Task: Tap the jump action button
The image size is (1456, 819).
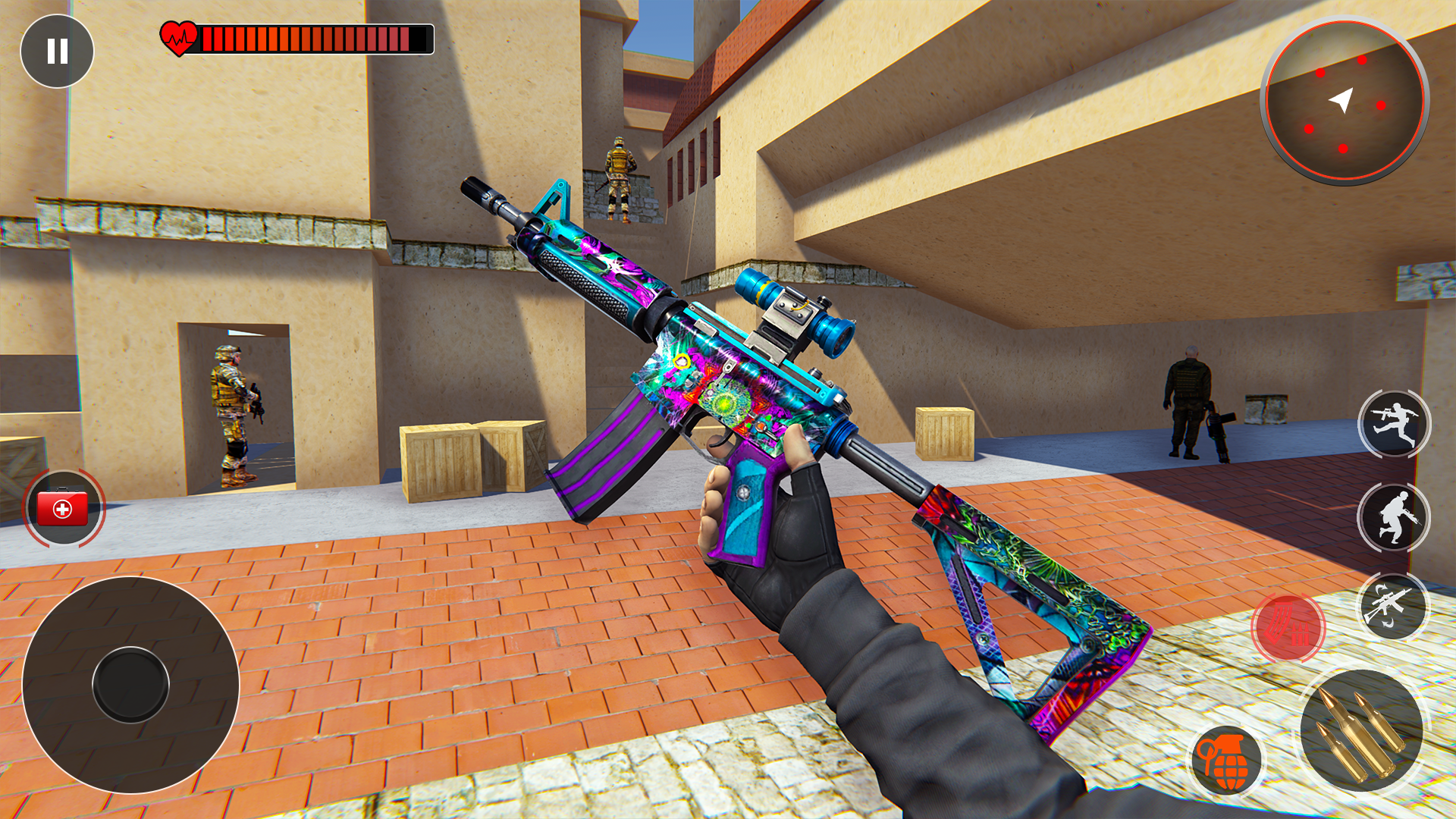Action: [x=1394, y=425]
